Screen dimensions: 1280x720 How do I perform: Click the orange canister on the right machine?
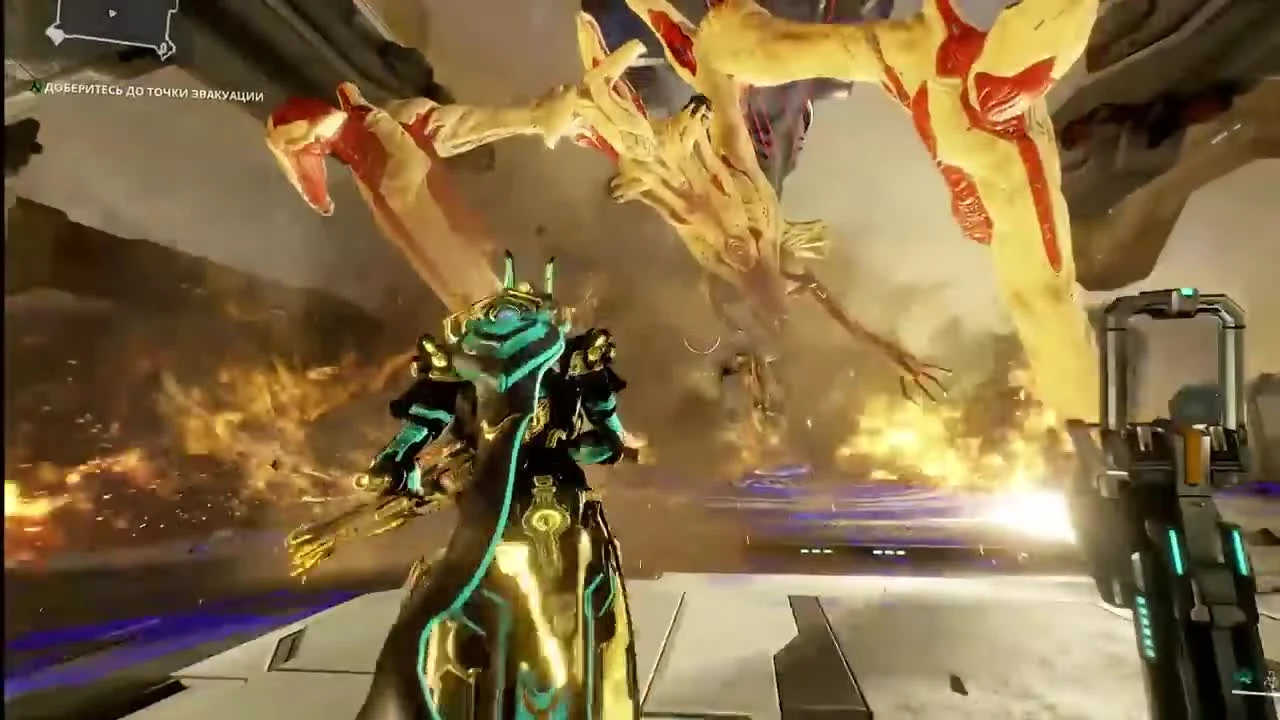coord(1192,455)
